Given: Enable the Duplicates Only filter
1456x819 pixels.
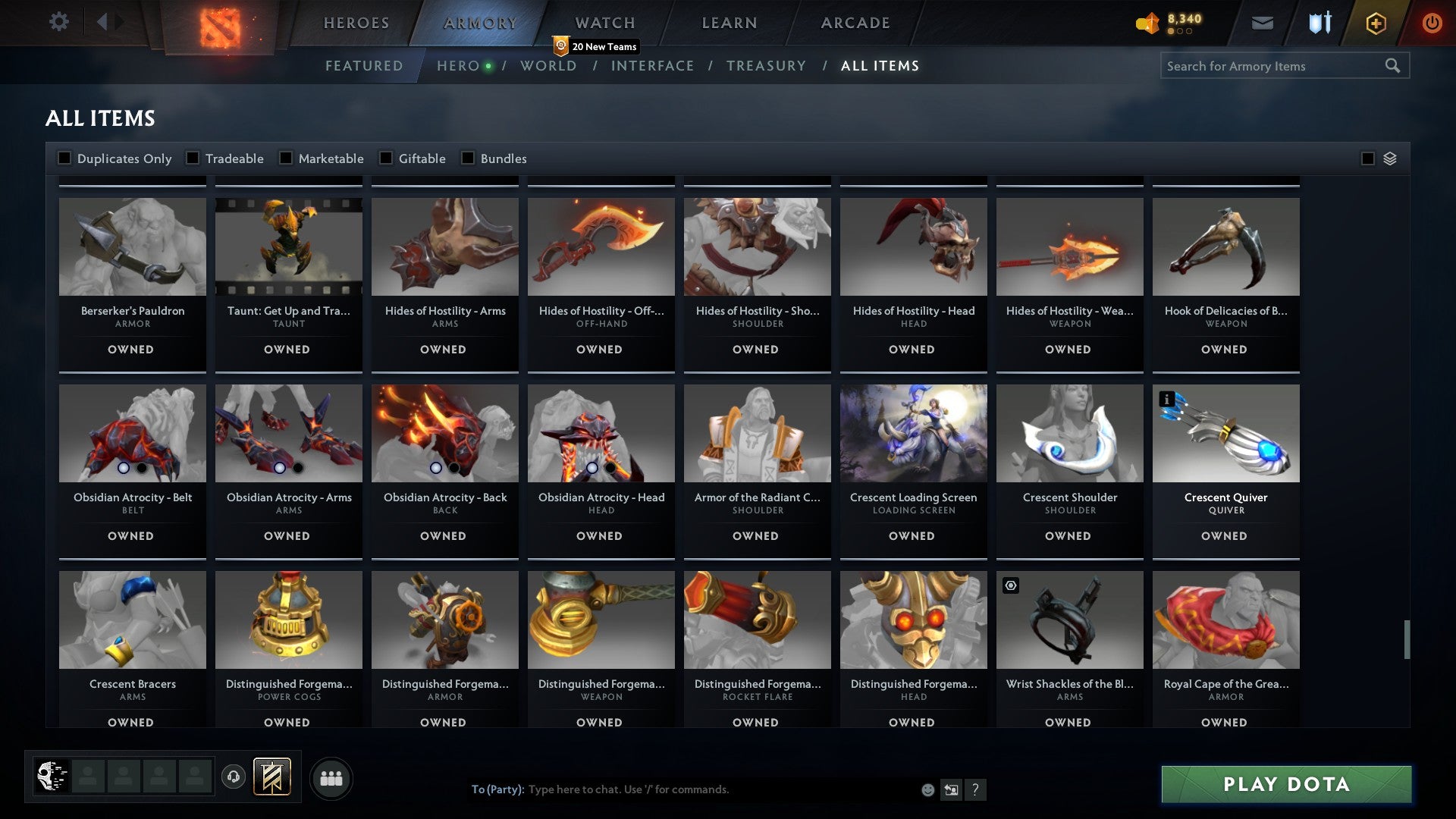Looking at the screenshot, I should pos(64,158).
